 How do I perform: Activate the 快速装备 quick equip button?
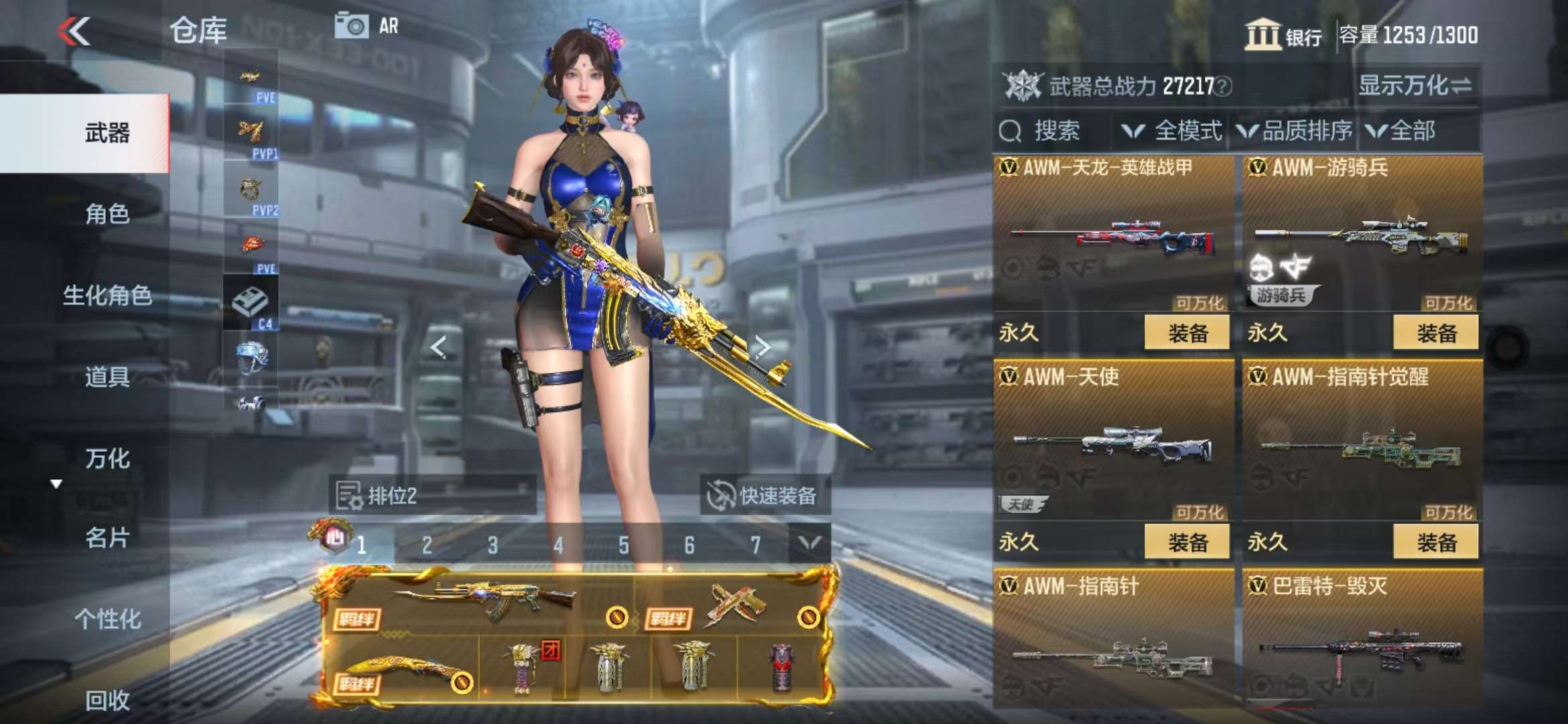[x=765, y=495]
